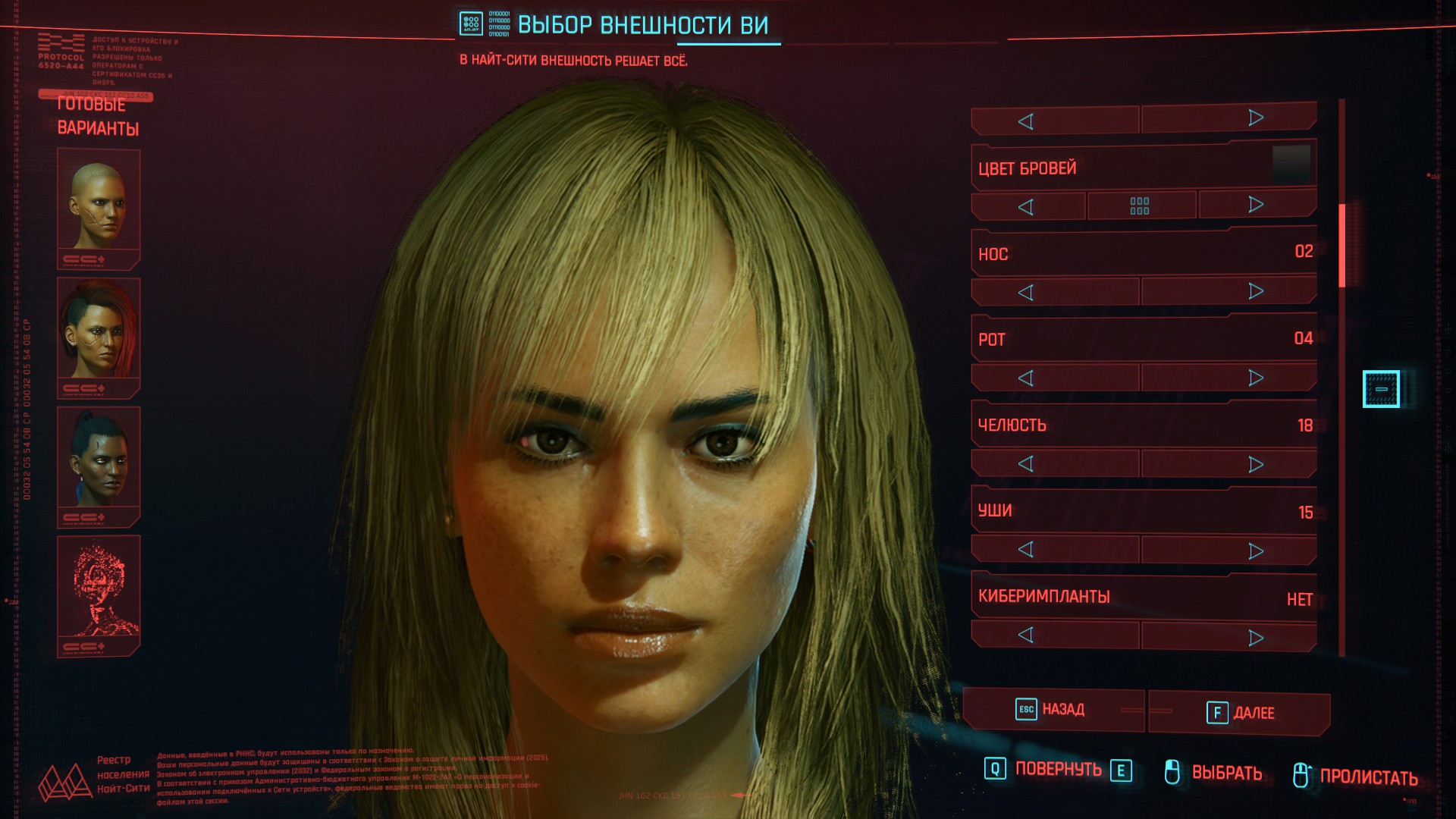Choose the red-haired preset portrait

[x=99, y=336]
